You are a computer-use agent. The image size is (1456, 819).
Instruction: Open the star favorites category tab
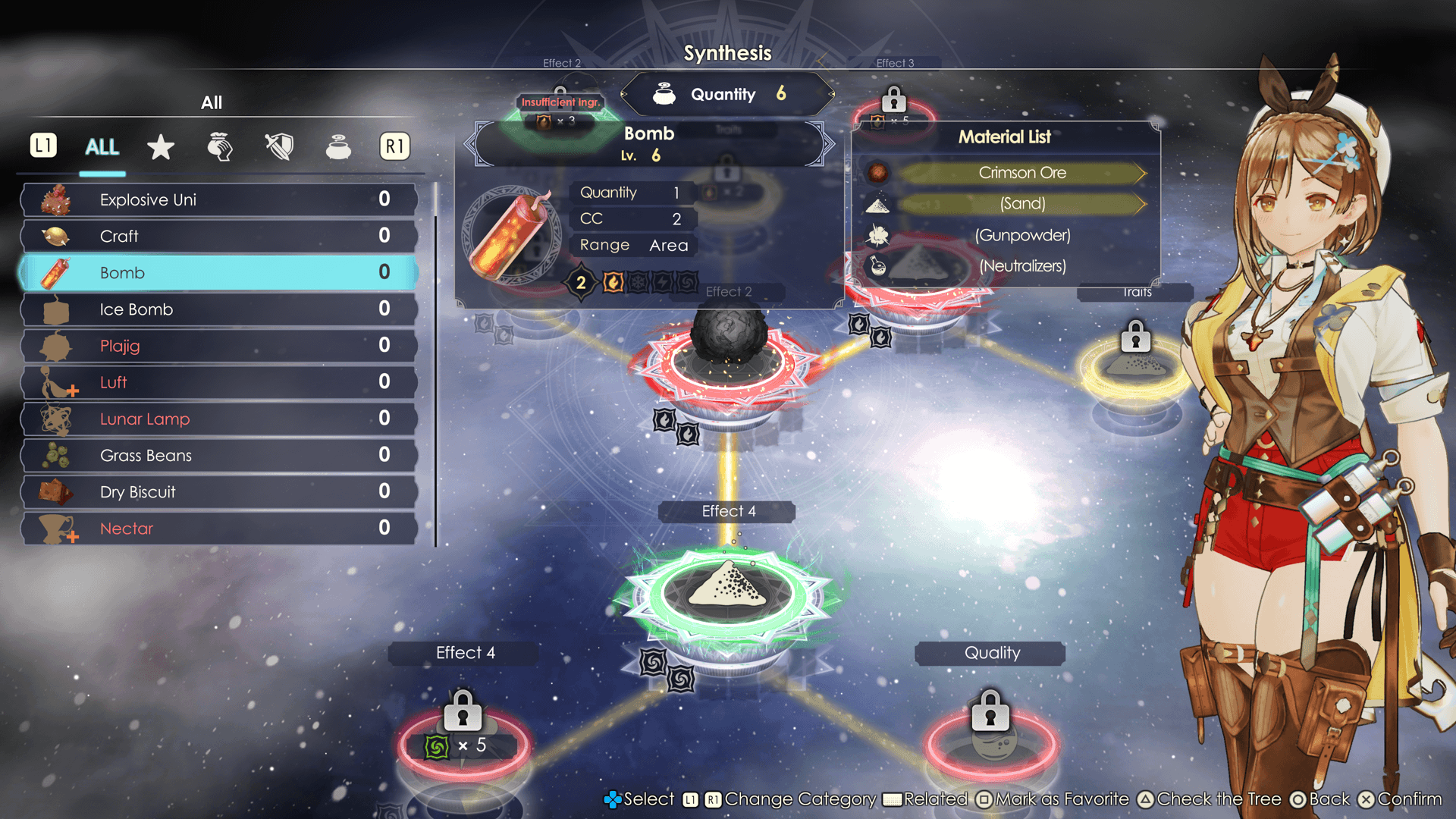coord(161,146)
